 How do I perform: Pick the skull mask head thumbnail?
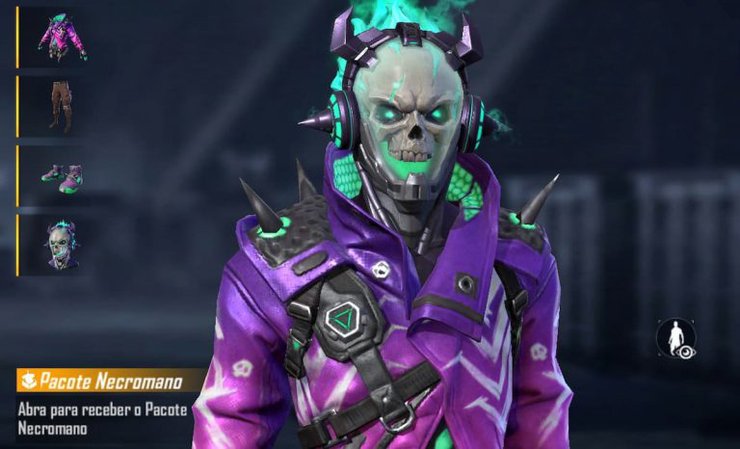(61, 244)
